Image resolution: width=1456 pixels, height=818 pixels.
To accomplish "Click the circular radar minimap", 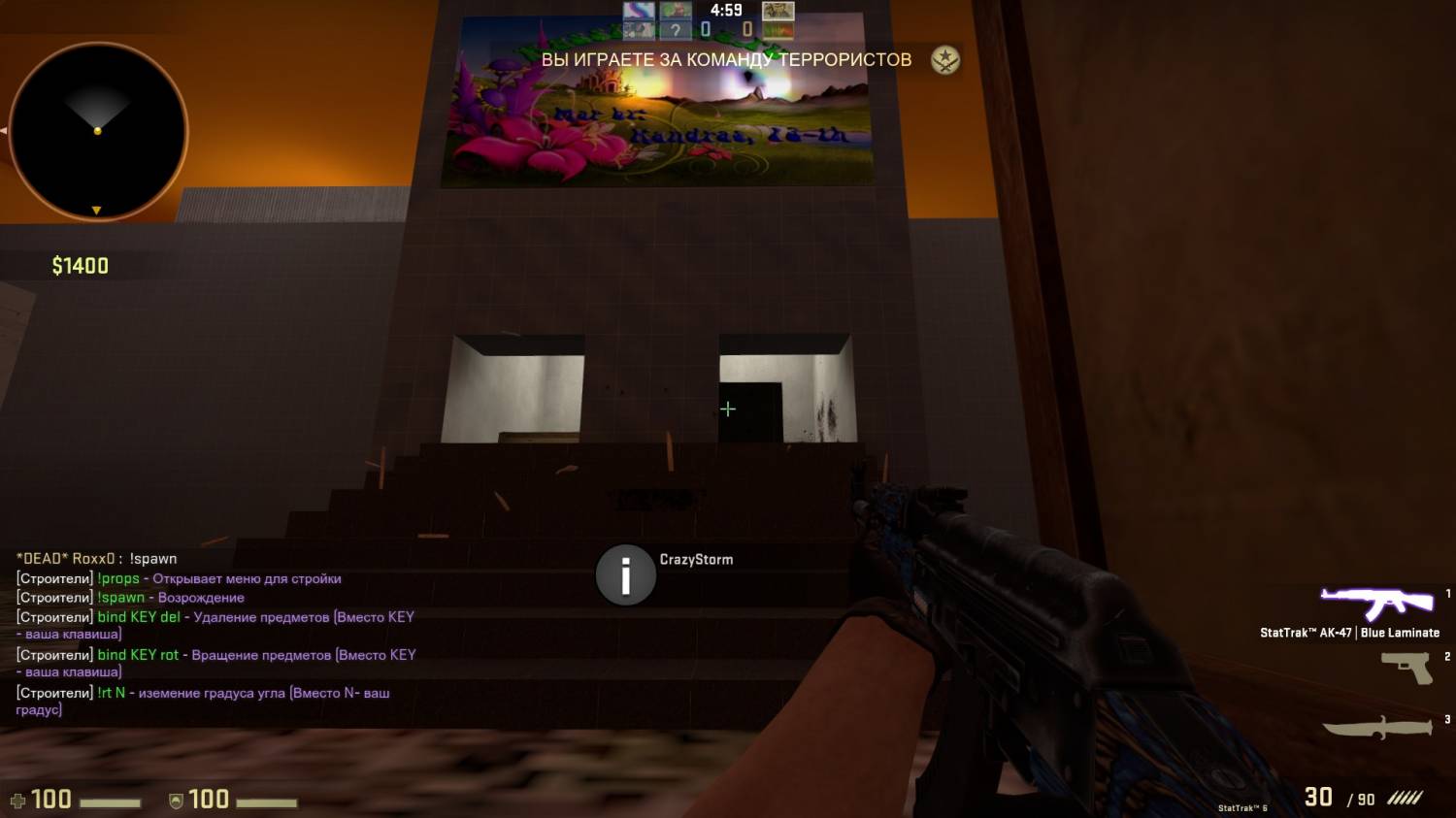I will [x=98, y=132].
